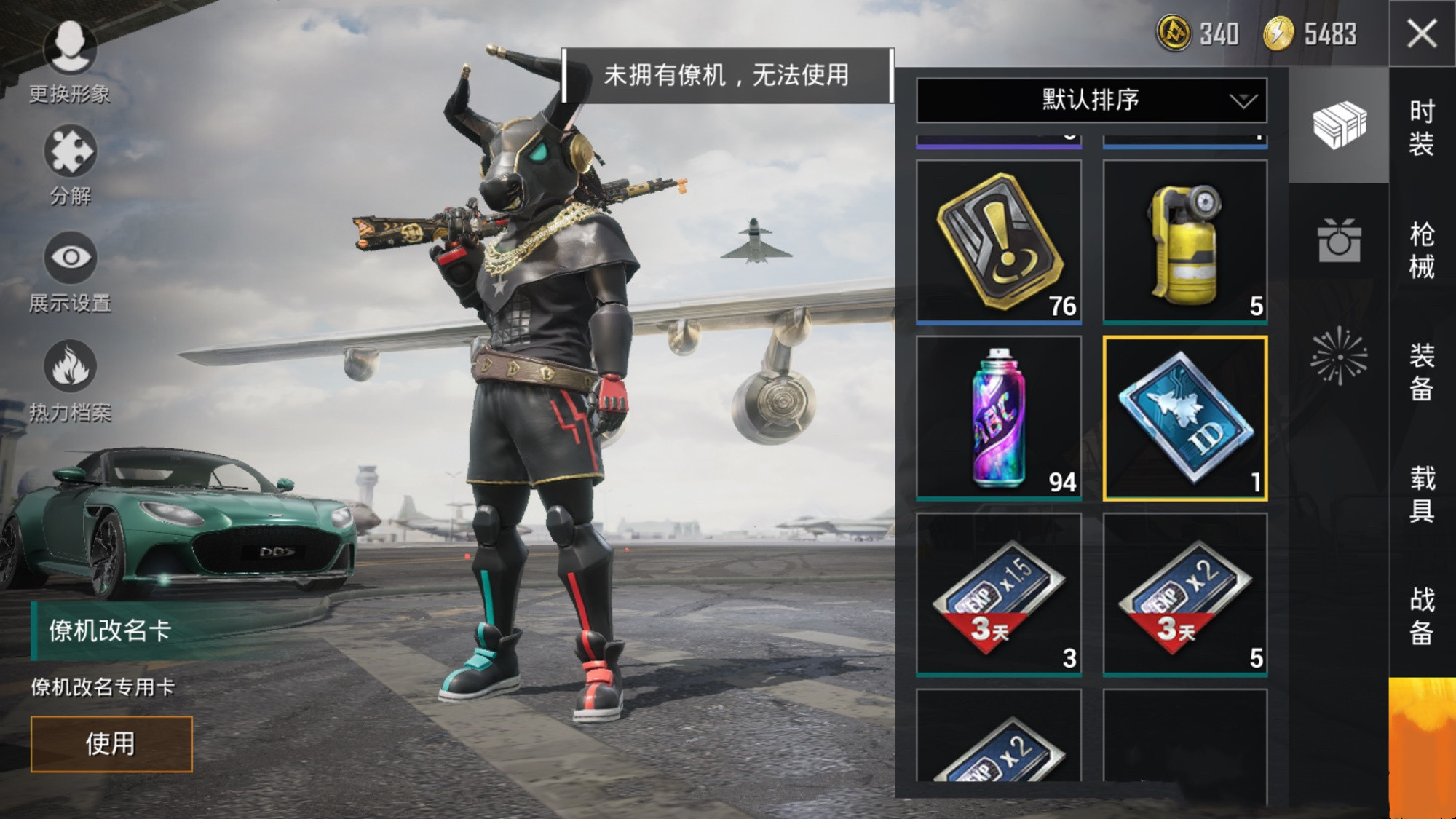Select the fireworks category icon
The width and height of the screenshot is (1456, 819).
click(x=1339, y=356)
